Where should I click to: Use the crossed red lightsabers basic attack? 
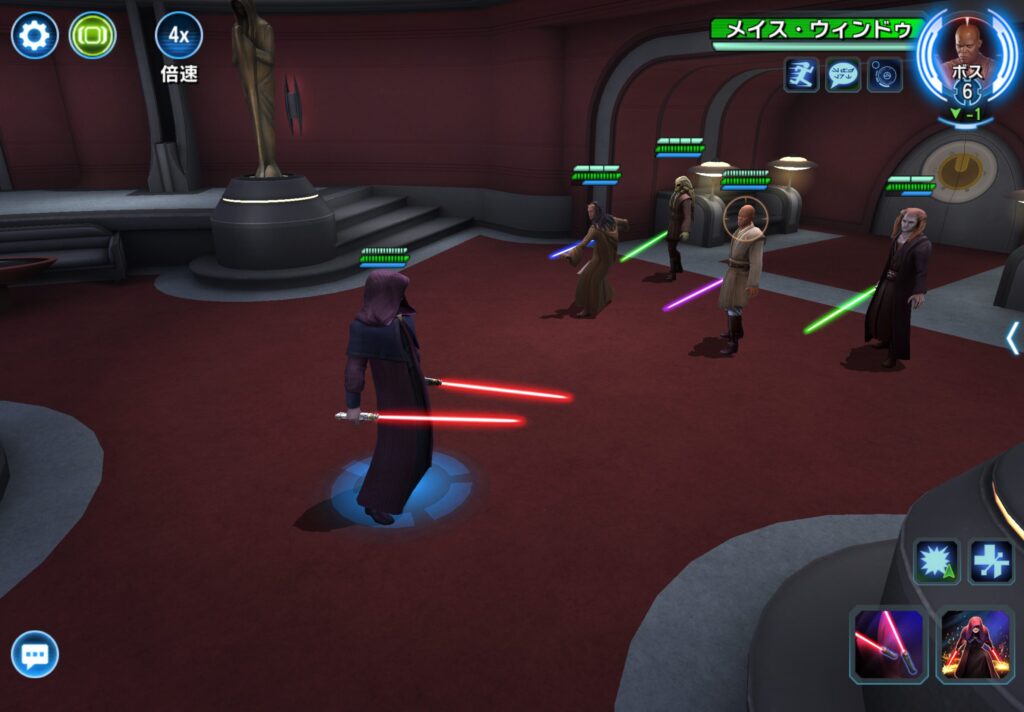click(x=886, y=645)
